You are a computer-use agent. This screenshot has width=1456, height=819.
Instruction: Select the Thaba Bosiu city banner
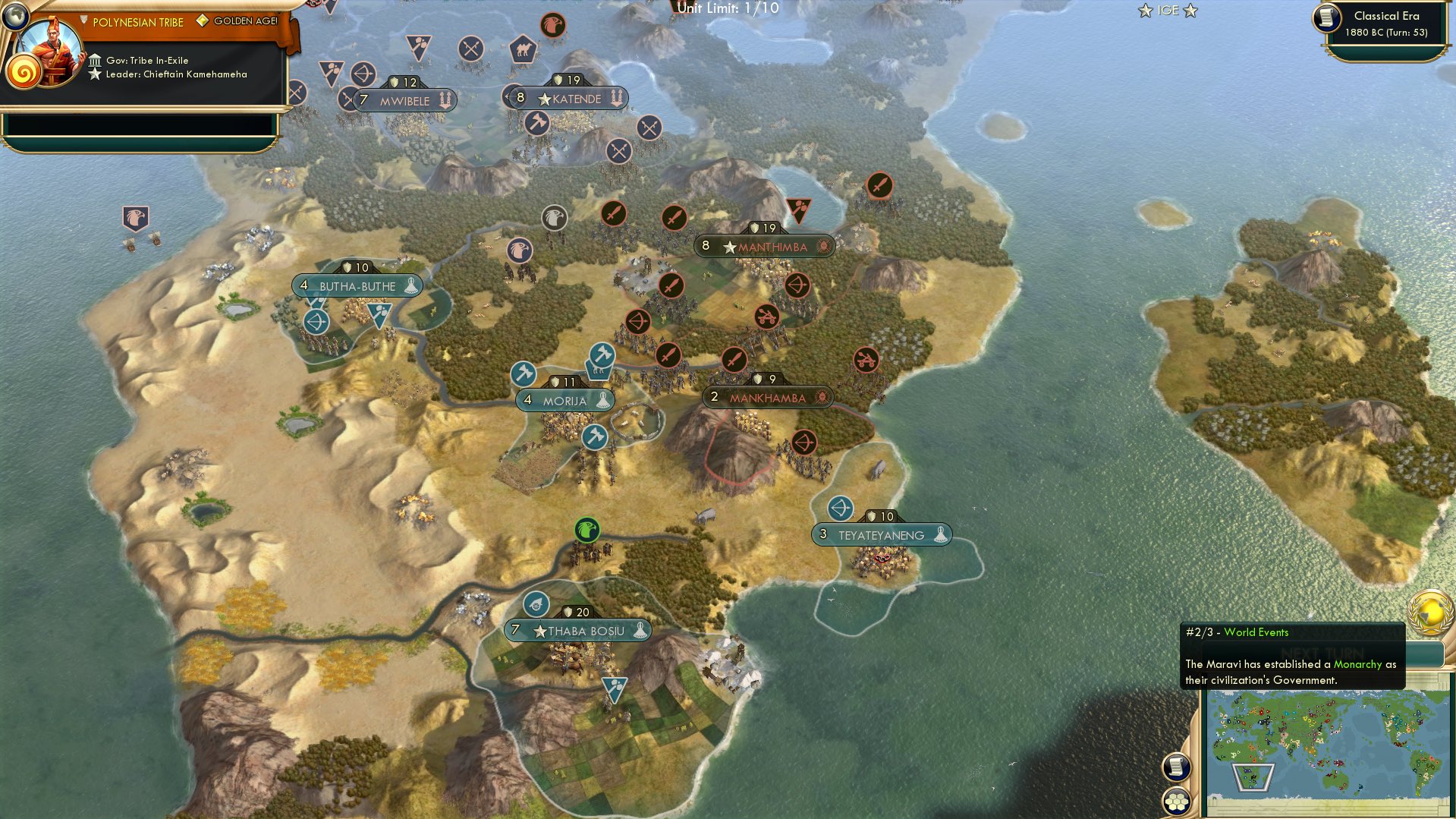(x=577, y=629)
